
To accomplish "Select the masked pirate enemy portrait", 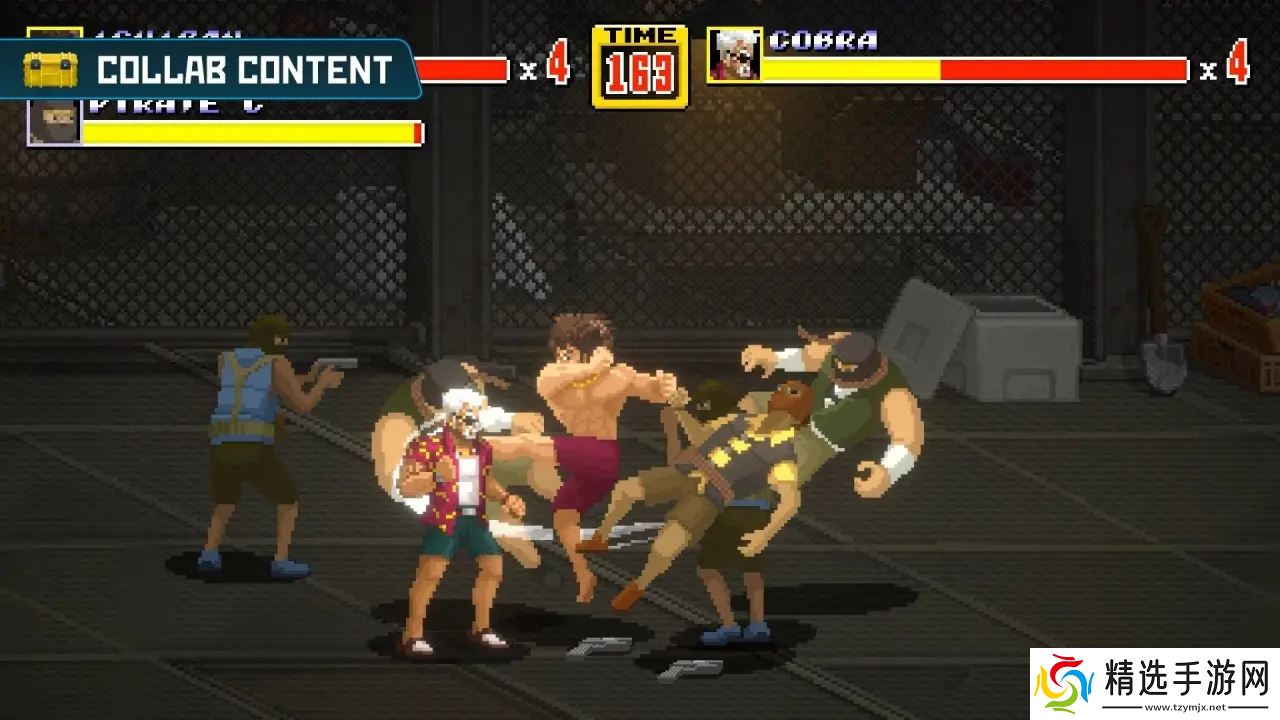I will [x=54, y=122].
